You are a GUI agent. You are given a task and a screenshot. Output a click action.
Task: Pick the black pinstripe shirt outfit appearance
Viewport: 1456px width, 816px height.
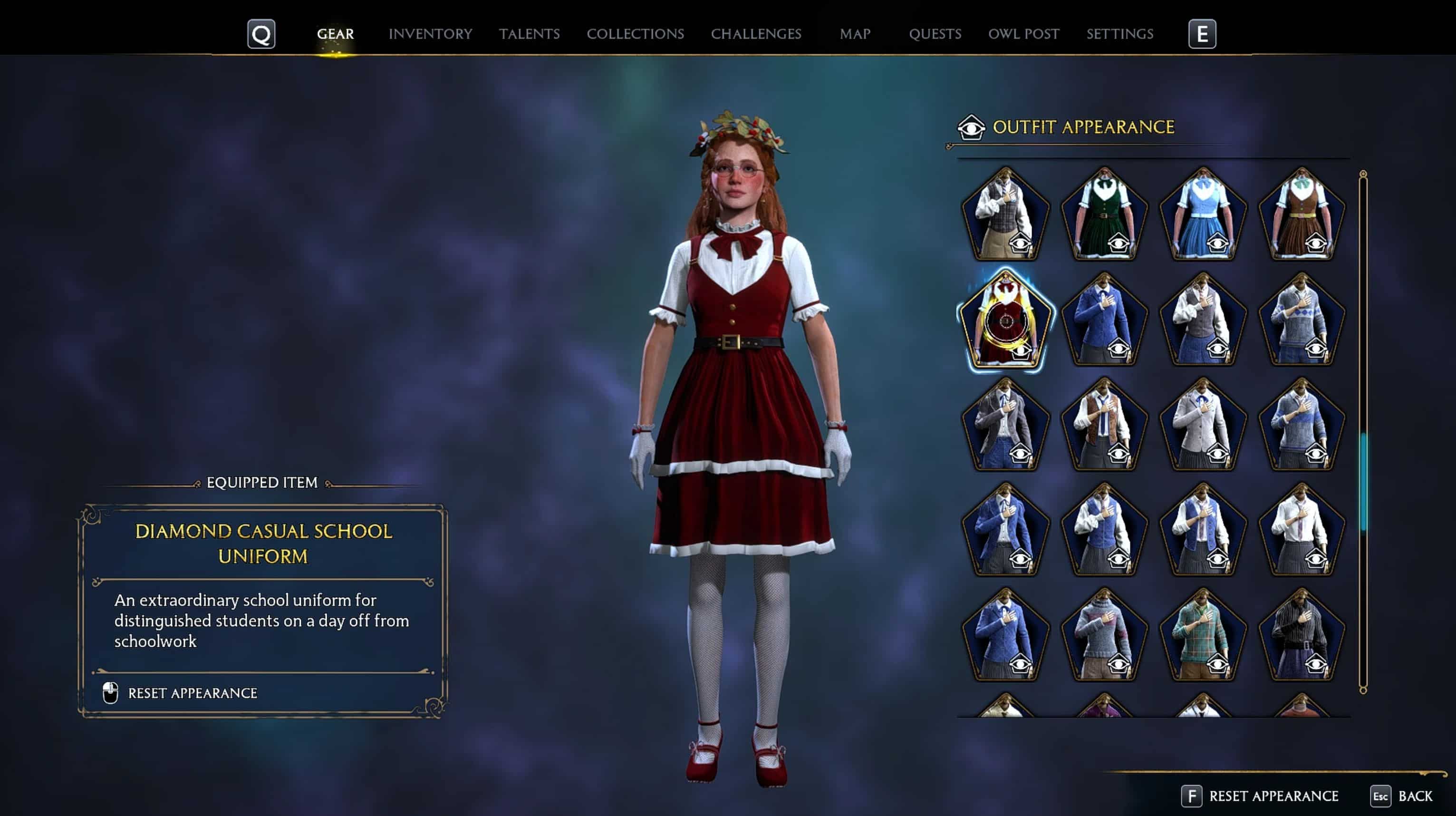1301,636
